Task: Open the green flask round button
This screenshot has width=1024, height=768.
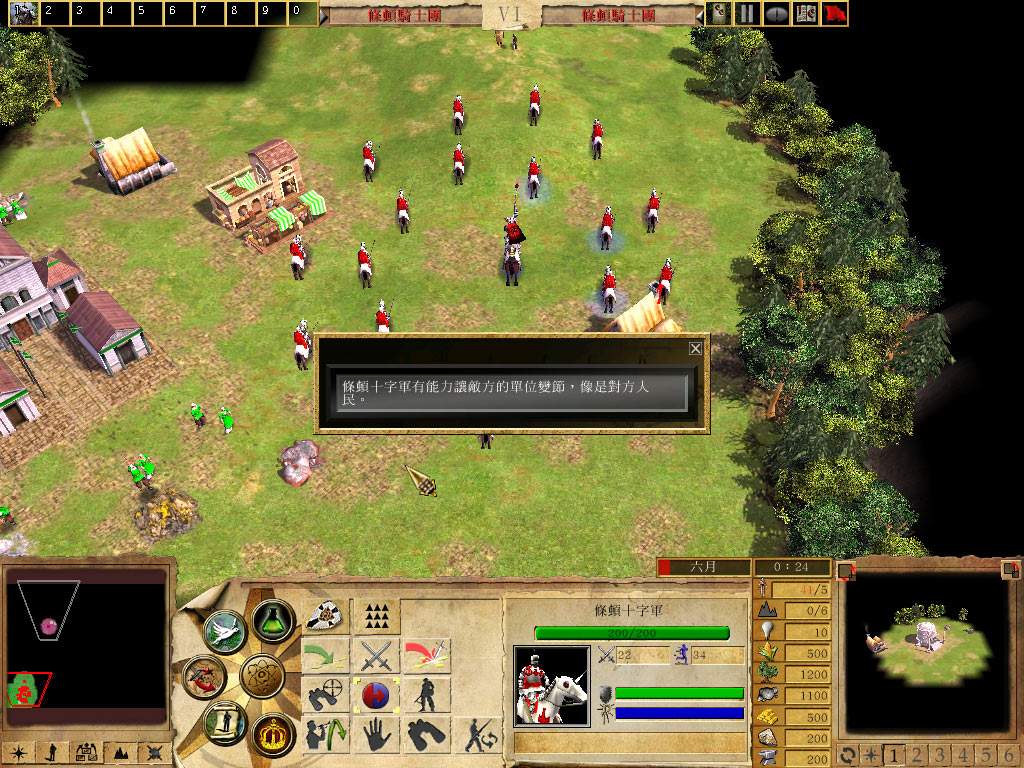Action: pyautogui.click(x=271, y=621)
